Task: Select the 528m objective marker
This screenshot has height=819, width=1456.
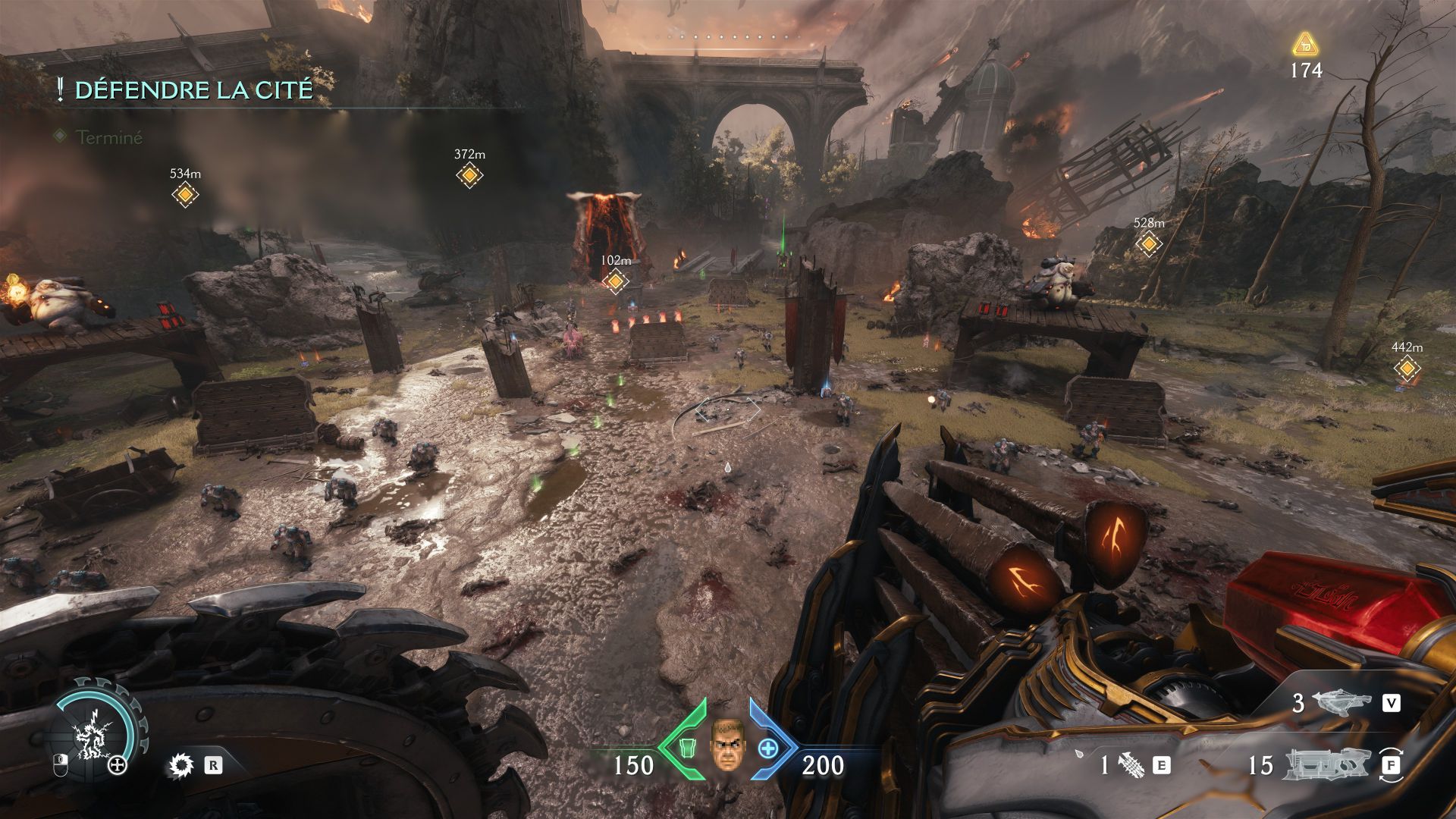Action: click(1149, 244)
